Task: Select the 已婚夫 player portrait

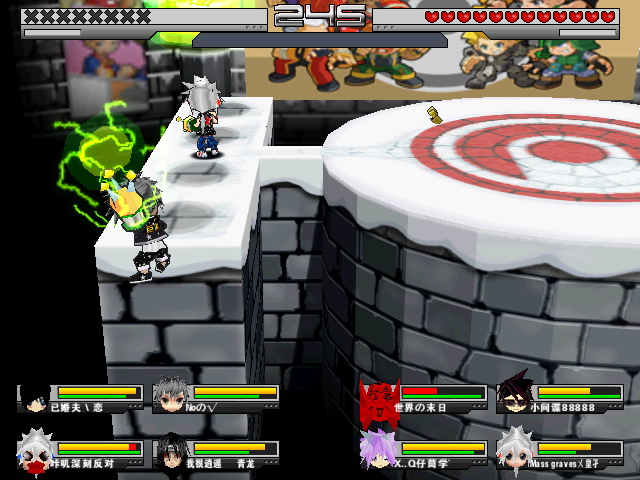Action: (x=35, y=397)
